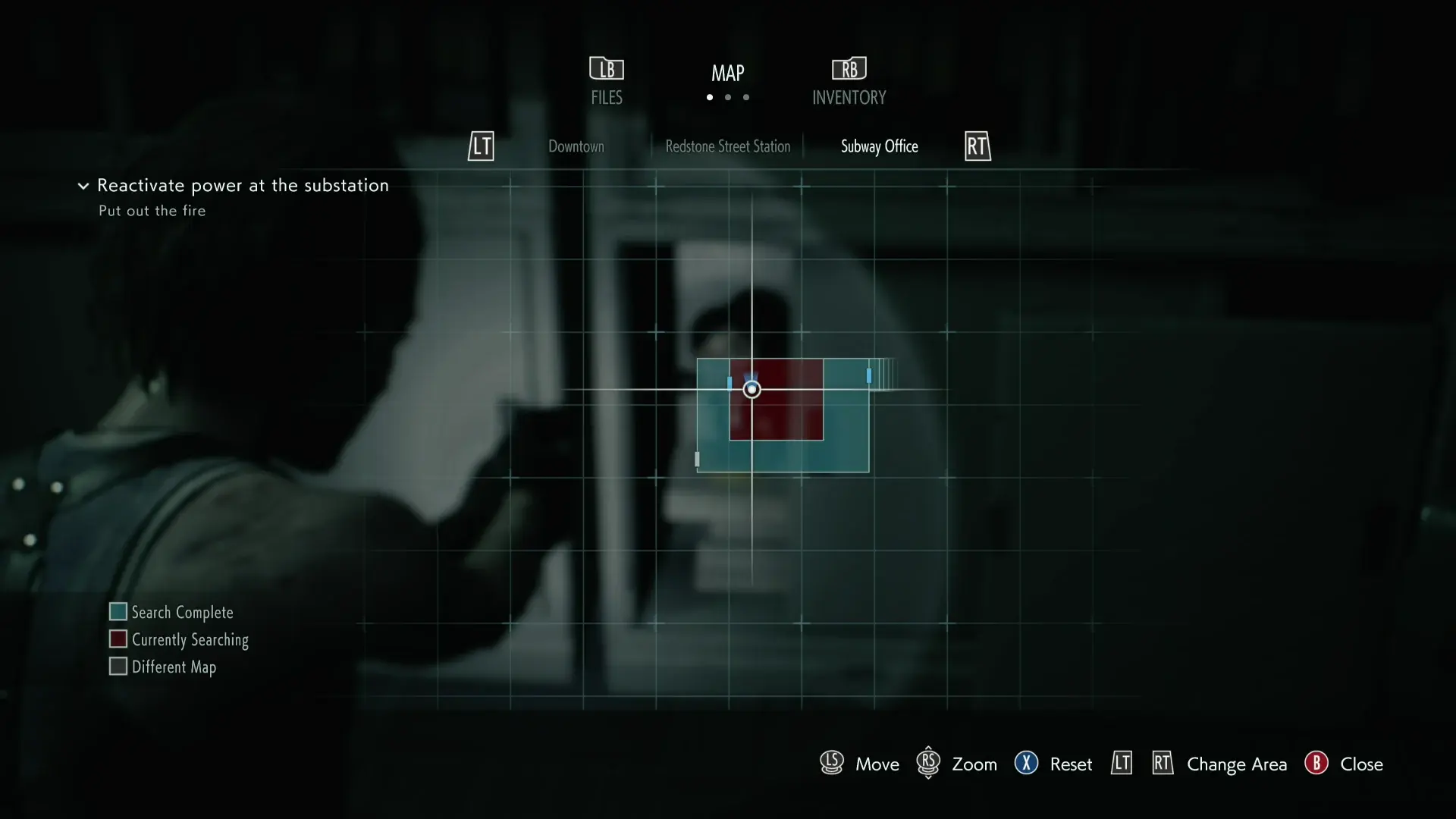Click the Currently Searching legend entry

[x=180, y=639]
